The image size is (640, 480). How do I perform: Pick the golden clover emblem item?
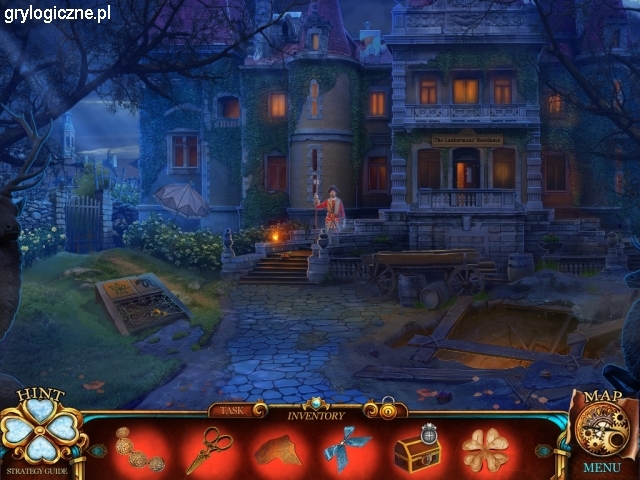click(x=485, y=450)
